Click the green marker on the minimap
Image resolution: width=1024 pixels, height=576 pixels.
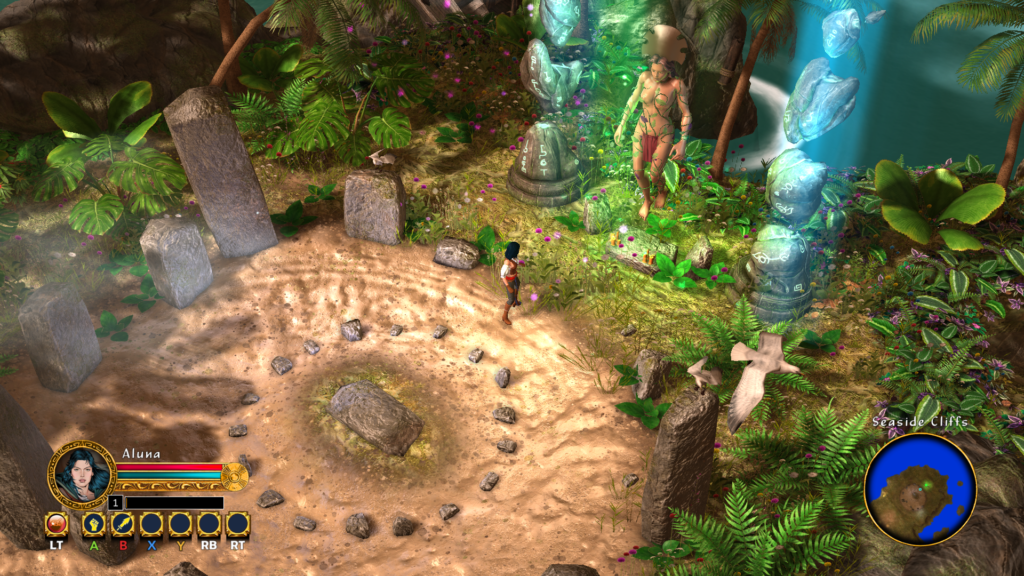click(927, 486)
